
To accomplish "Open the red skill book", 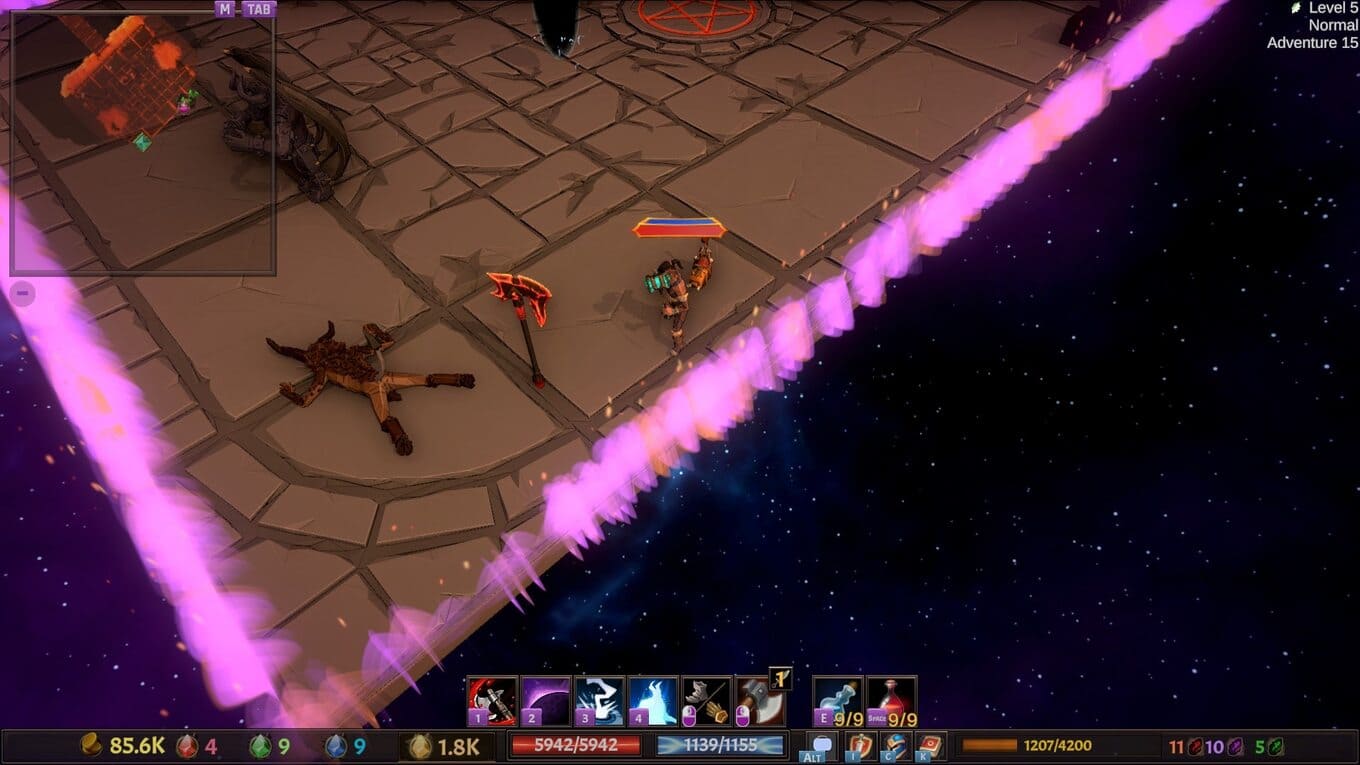I will (x=930, y=745).
